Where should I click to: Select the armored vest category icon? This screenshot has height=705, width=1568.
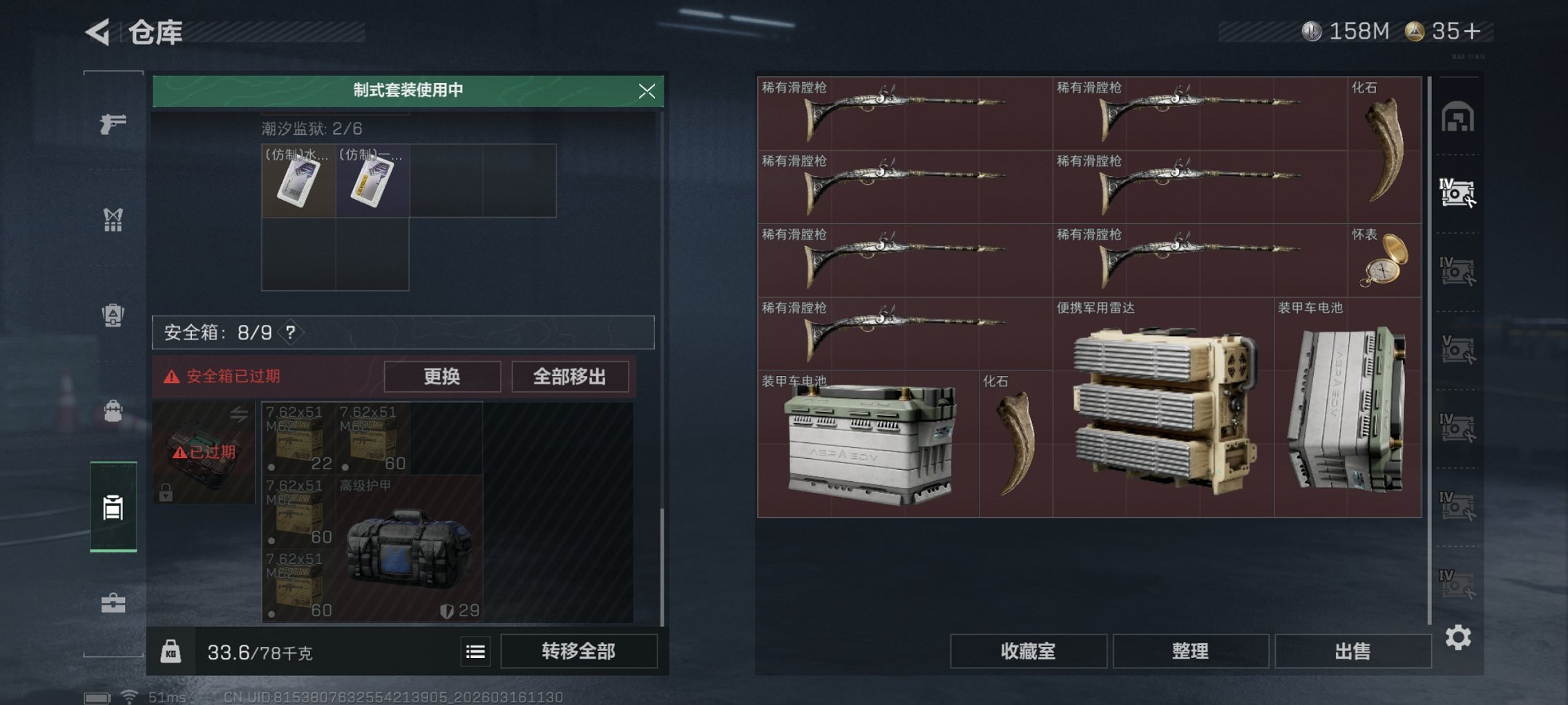point(113,313)
